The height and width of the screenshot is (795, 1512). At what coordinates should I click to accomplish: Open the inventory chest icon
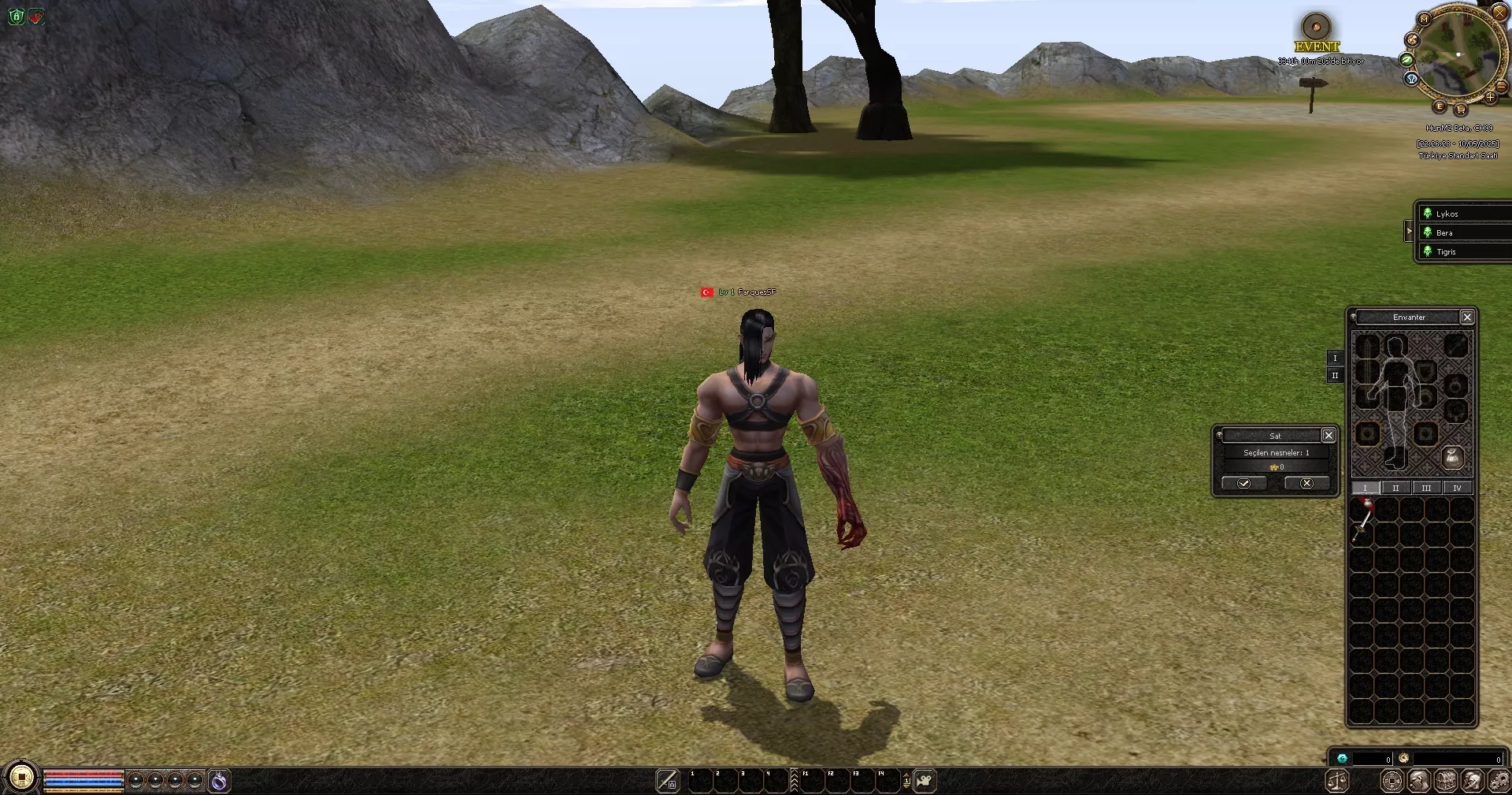click(1445, 782)
